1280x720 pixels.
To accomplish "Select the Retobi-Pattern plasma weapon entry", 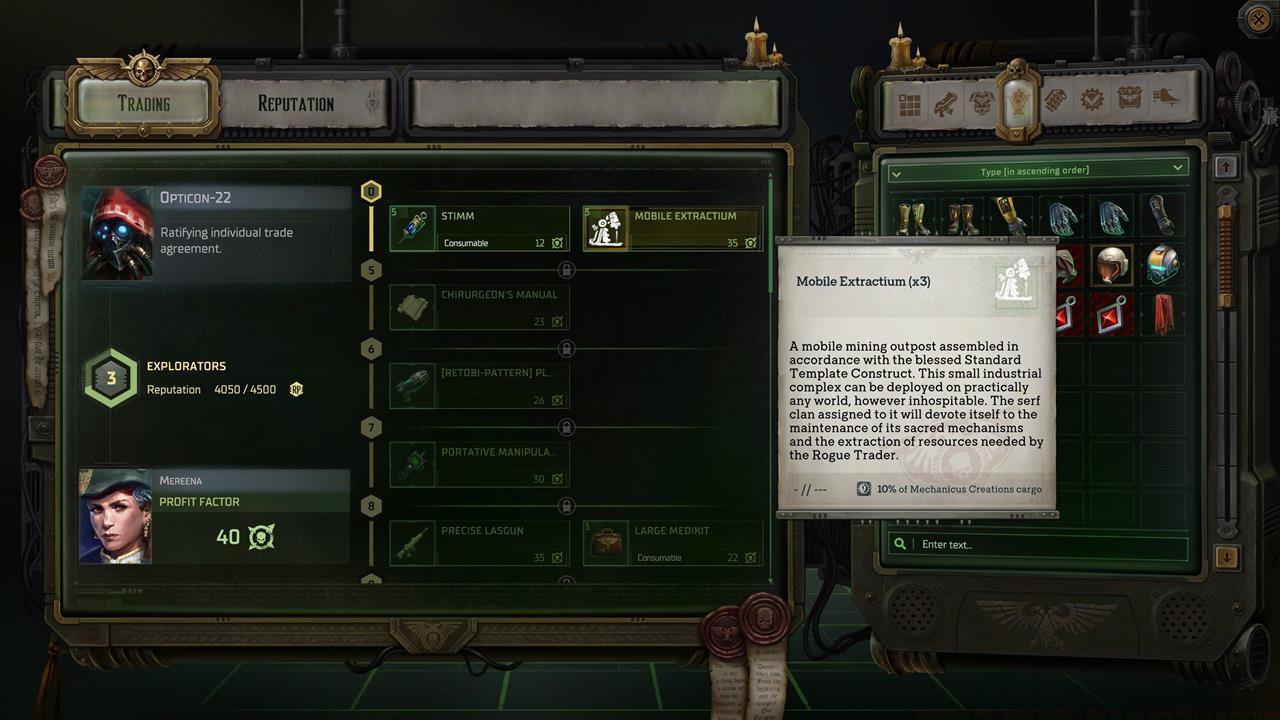I will 480,386.
